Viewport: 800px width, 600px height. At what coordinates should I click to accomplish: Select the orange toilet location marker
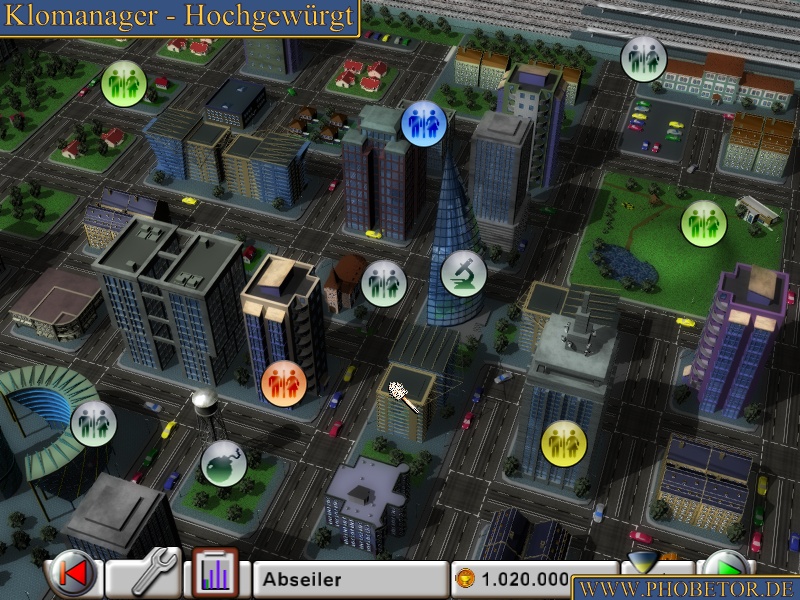click(283, 382)
